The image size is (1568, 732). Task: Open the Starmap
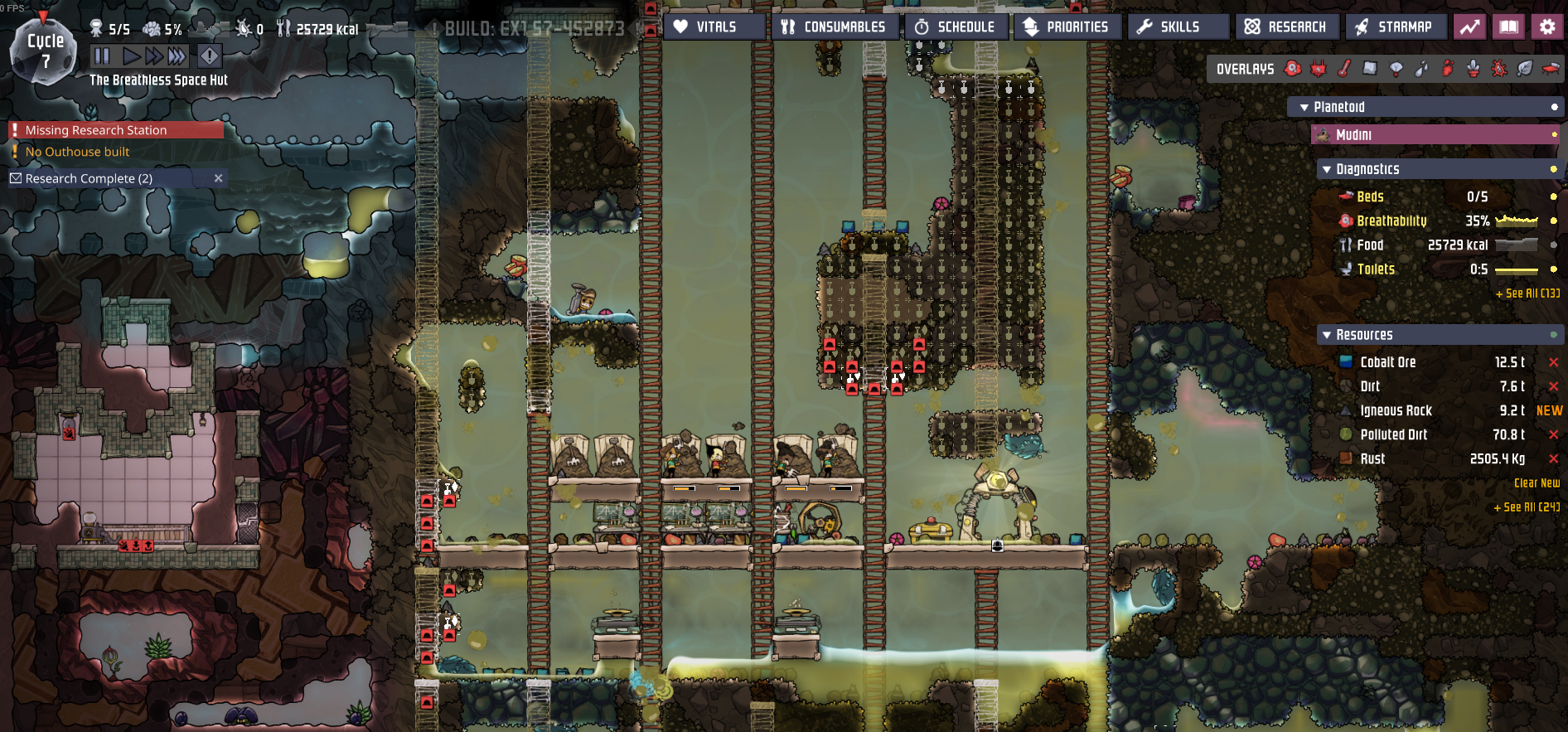[1396, 27]
